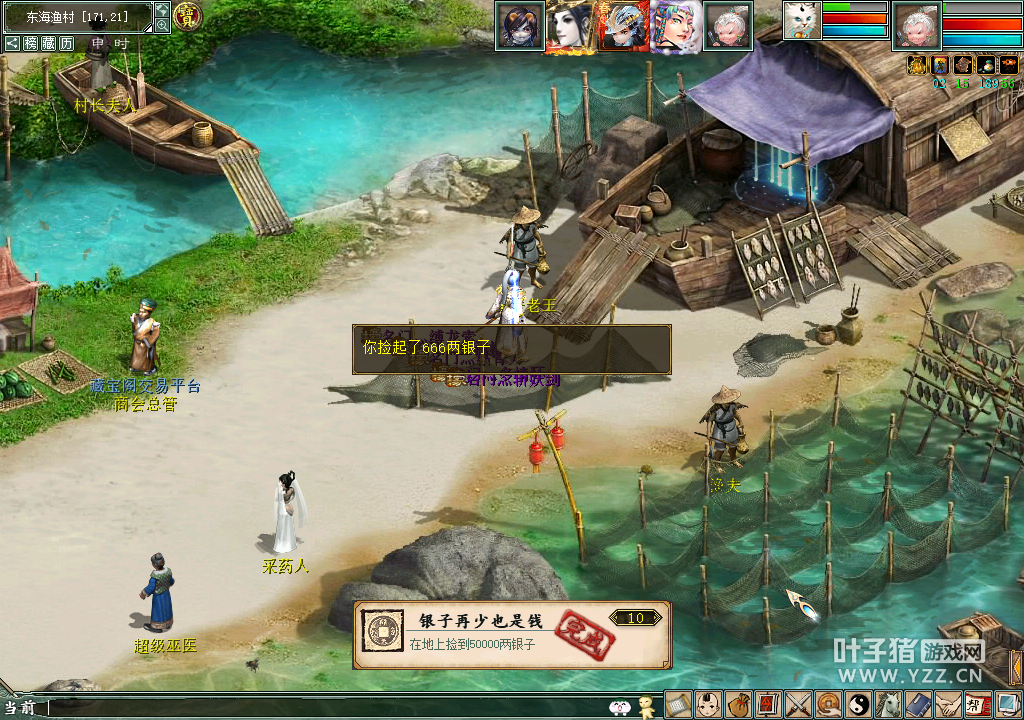Select the pale dark-haired lady party portrait
Viewport: 1024px width, 720px height.
571,25
